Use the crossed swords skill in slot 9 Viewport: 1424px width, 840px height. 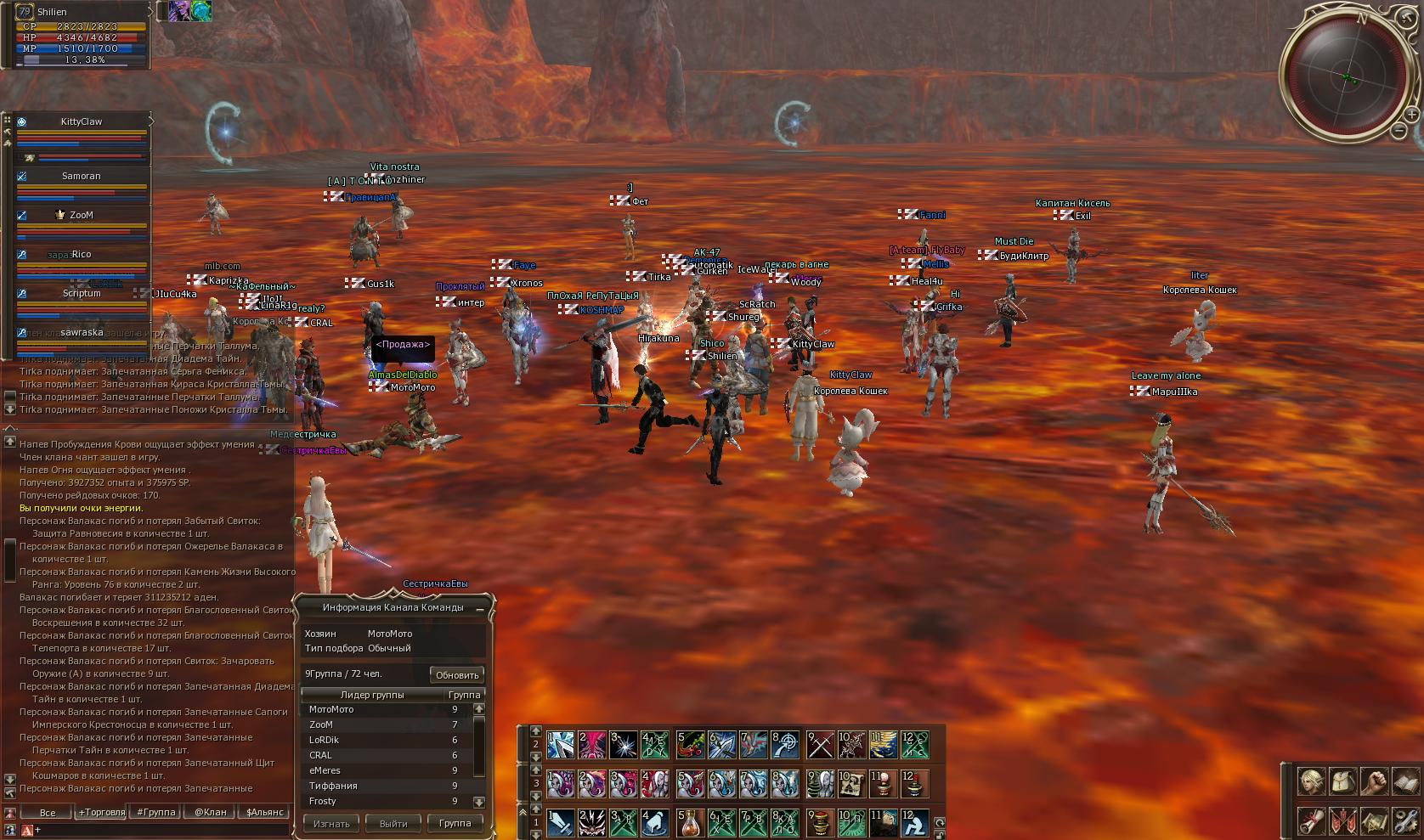click(x=820, y=745)
